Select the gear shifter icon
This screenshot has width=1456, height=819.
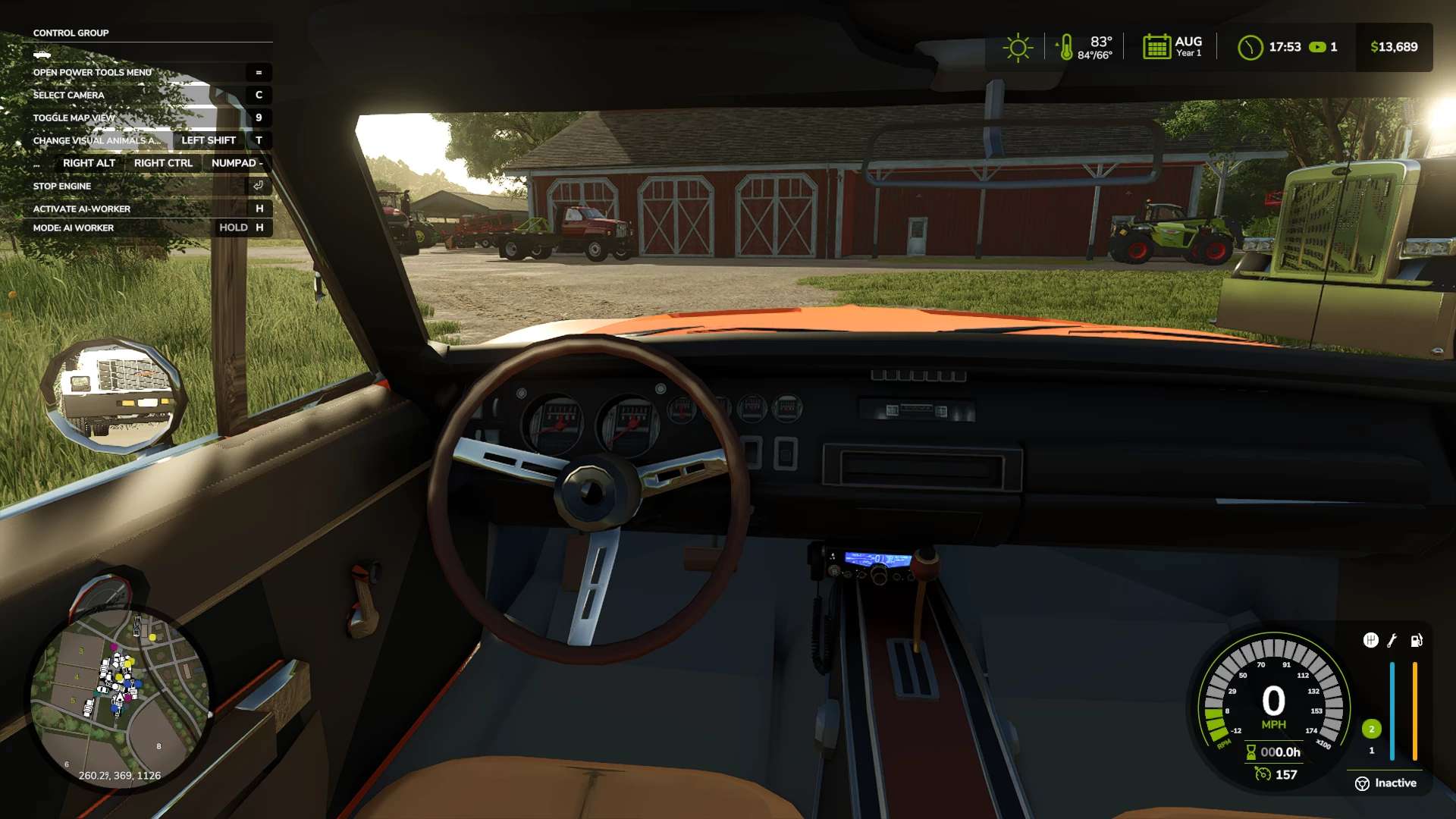pyautogui.click(x=1370, y=640)
